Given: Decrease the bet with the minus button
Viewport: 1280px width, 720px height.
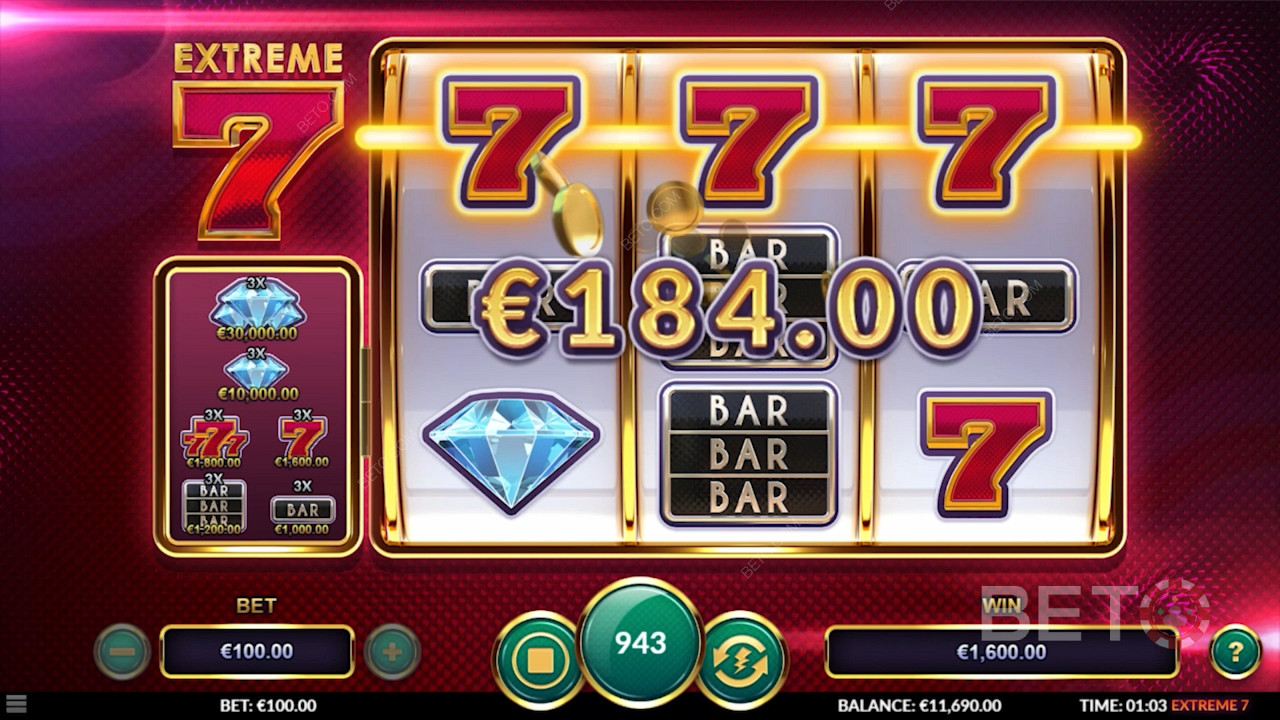Looking at the screenshot, I should click(122, 652).
